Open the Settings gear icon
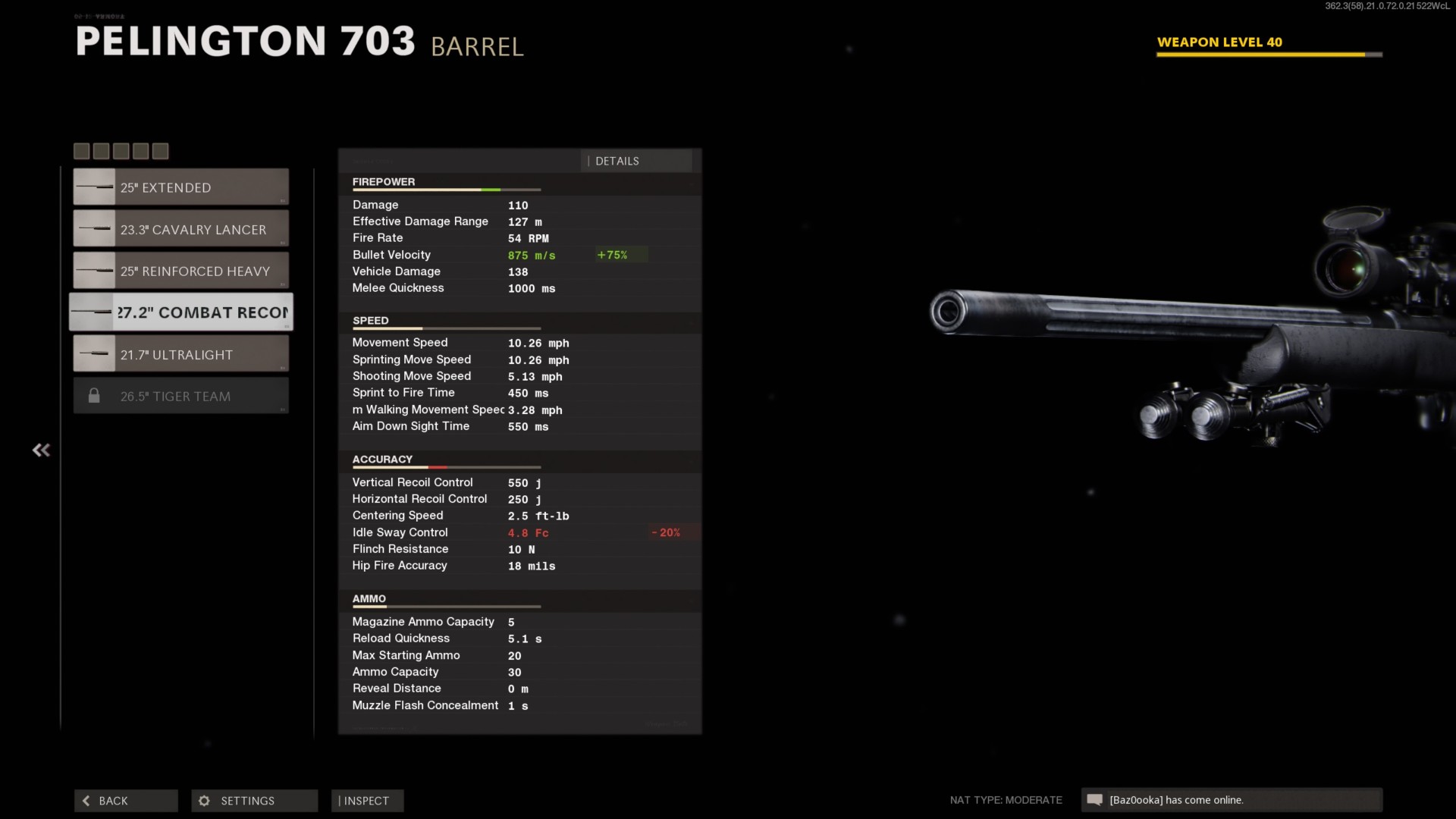This screenshot has width=1456, height=819. [x=203, y=800]
